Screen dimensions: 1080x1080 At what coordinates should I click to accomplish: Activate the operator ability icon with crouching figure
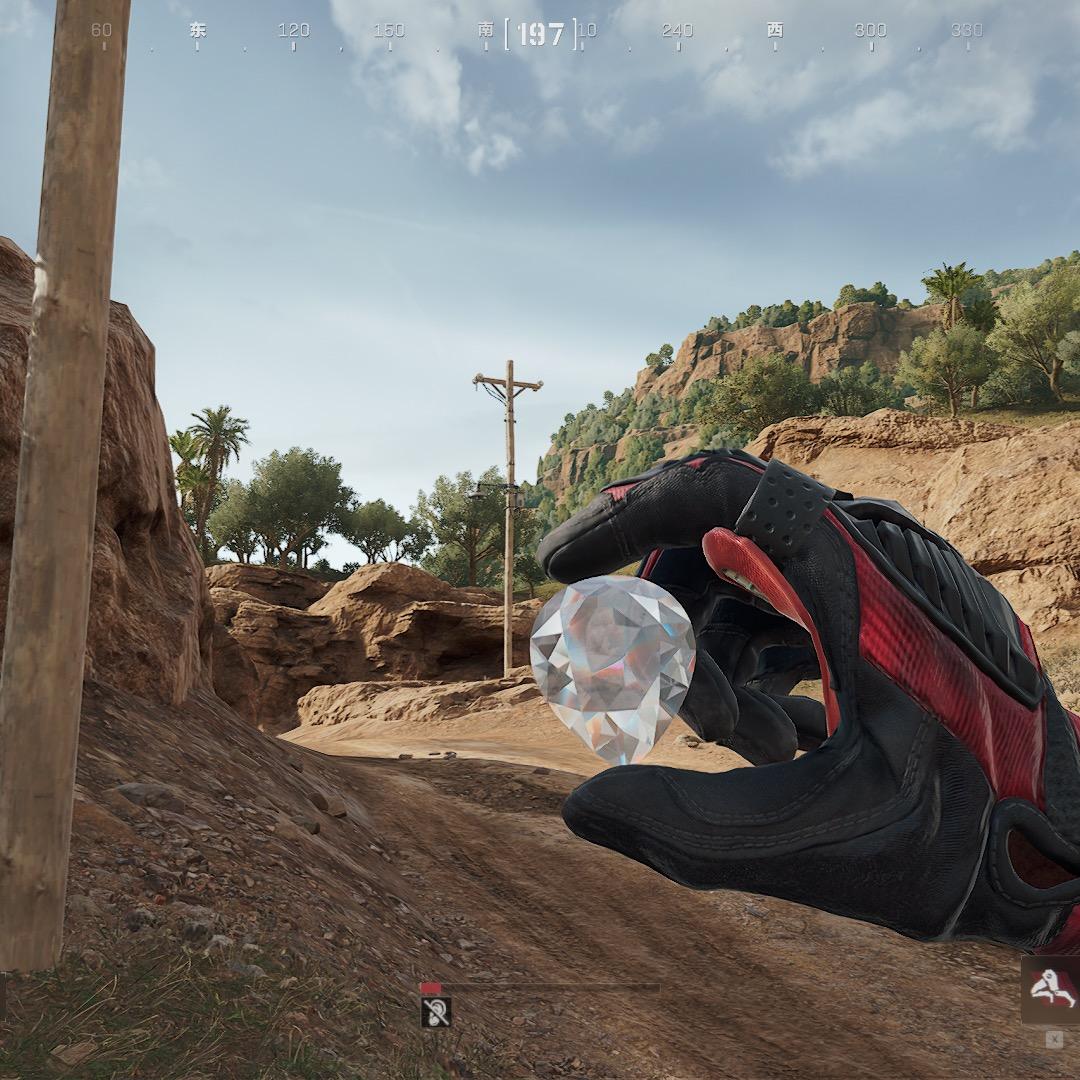pyautogui.click(x=1051, y=989)
